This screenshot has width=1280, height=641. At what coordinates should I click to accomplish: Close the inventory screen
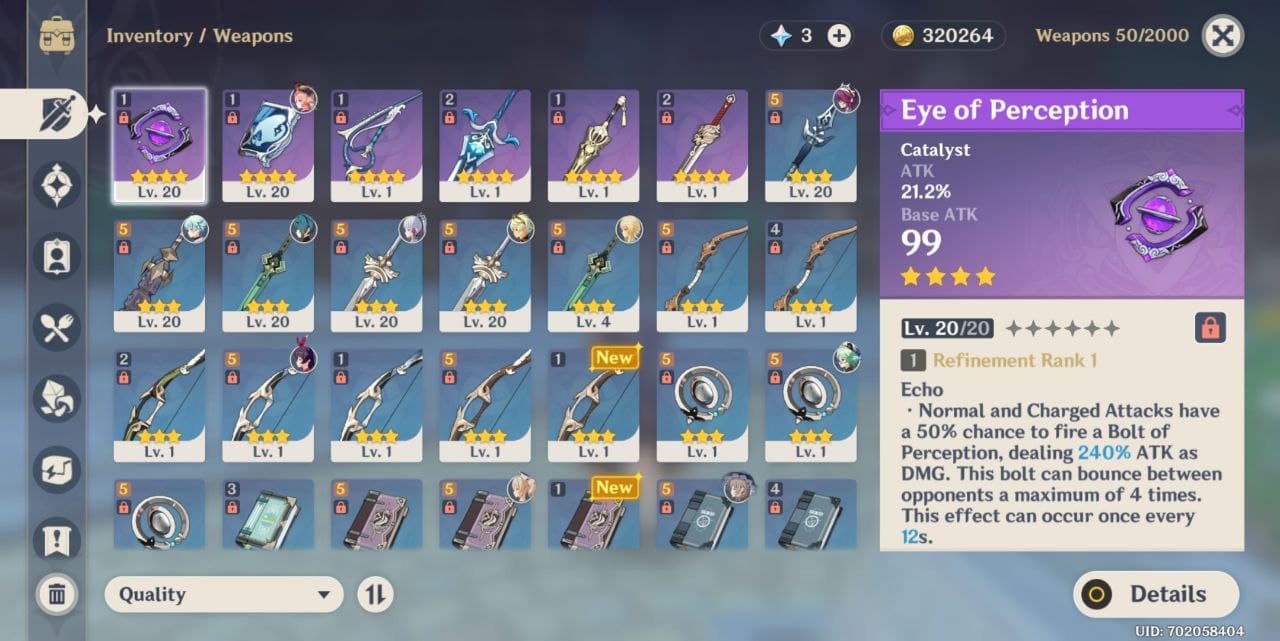(x=1222, y=36)
